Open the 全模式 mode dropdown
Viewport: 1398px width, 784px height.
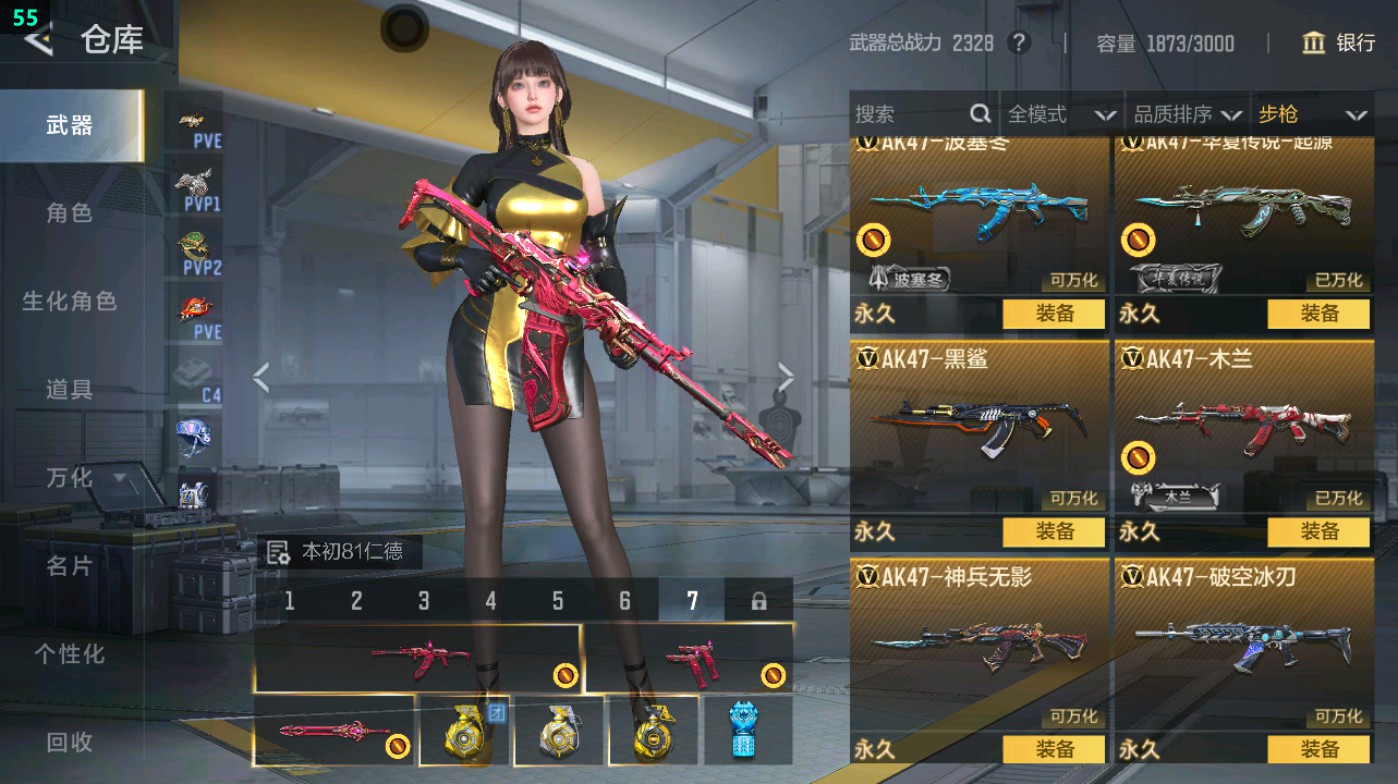(x=1060, y=114)
